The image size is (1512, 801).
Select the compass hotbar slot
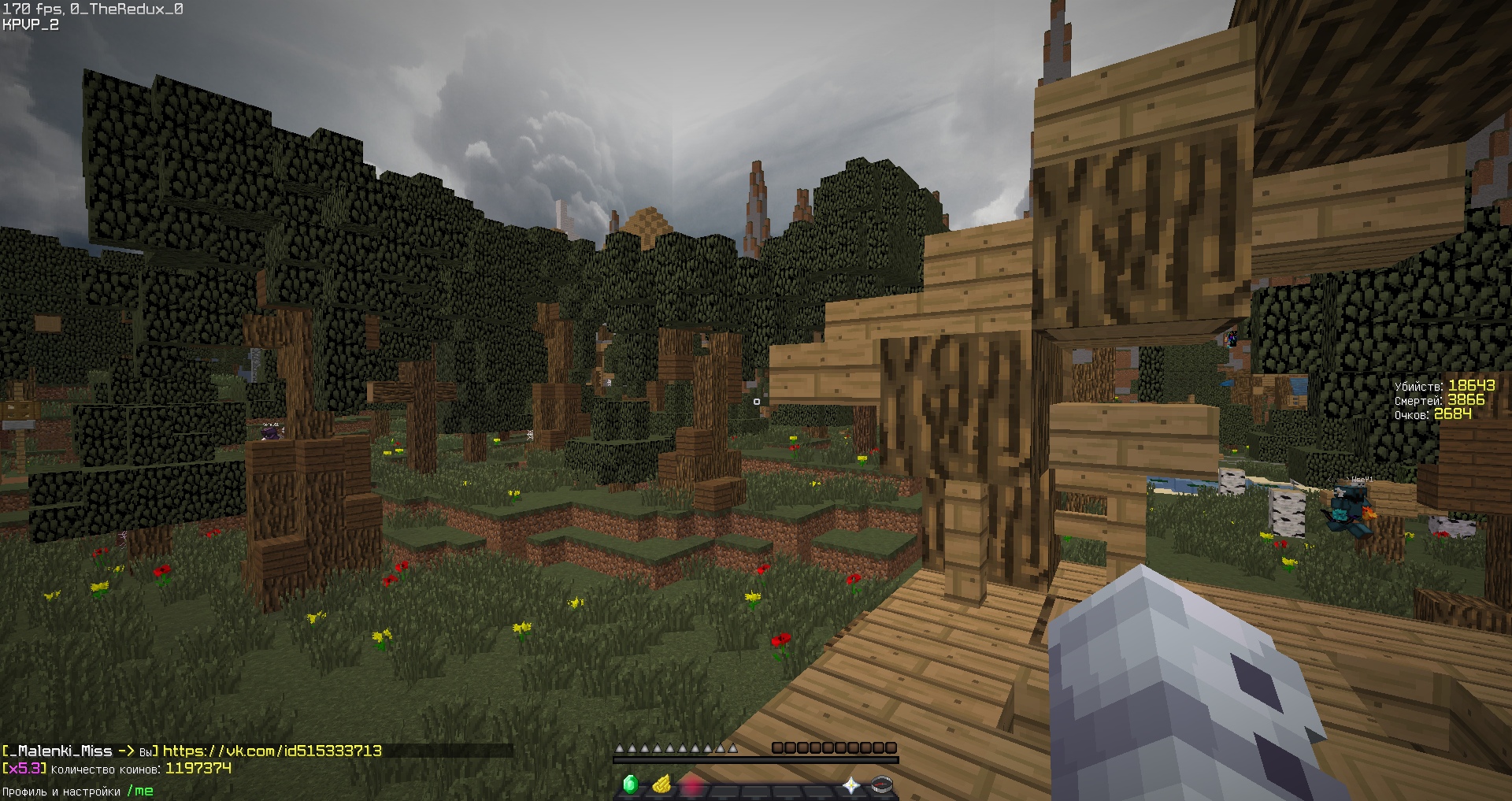click(882, 784)
